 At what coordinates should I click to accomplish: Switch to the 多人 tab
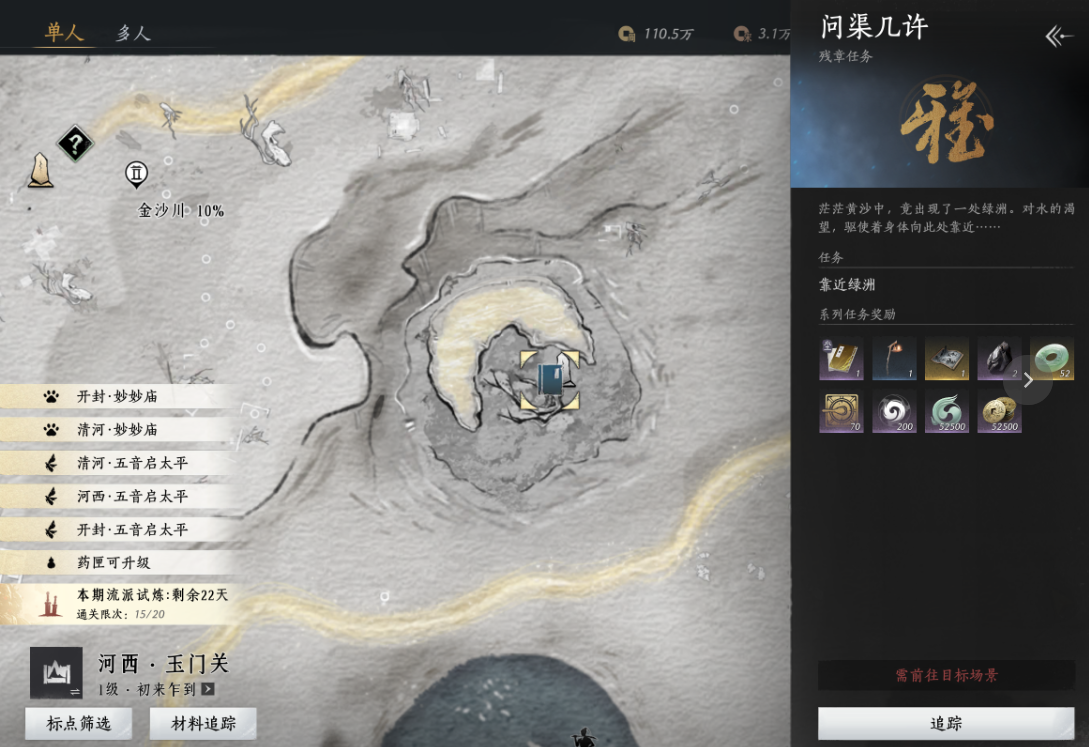point(132,33)
